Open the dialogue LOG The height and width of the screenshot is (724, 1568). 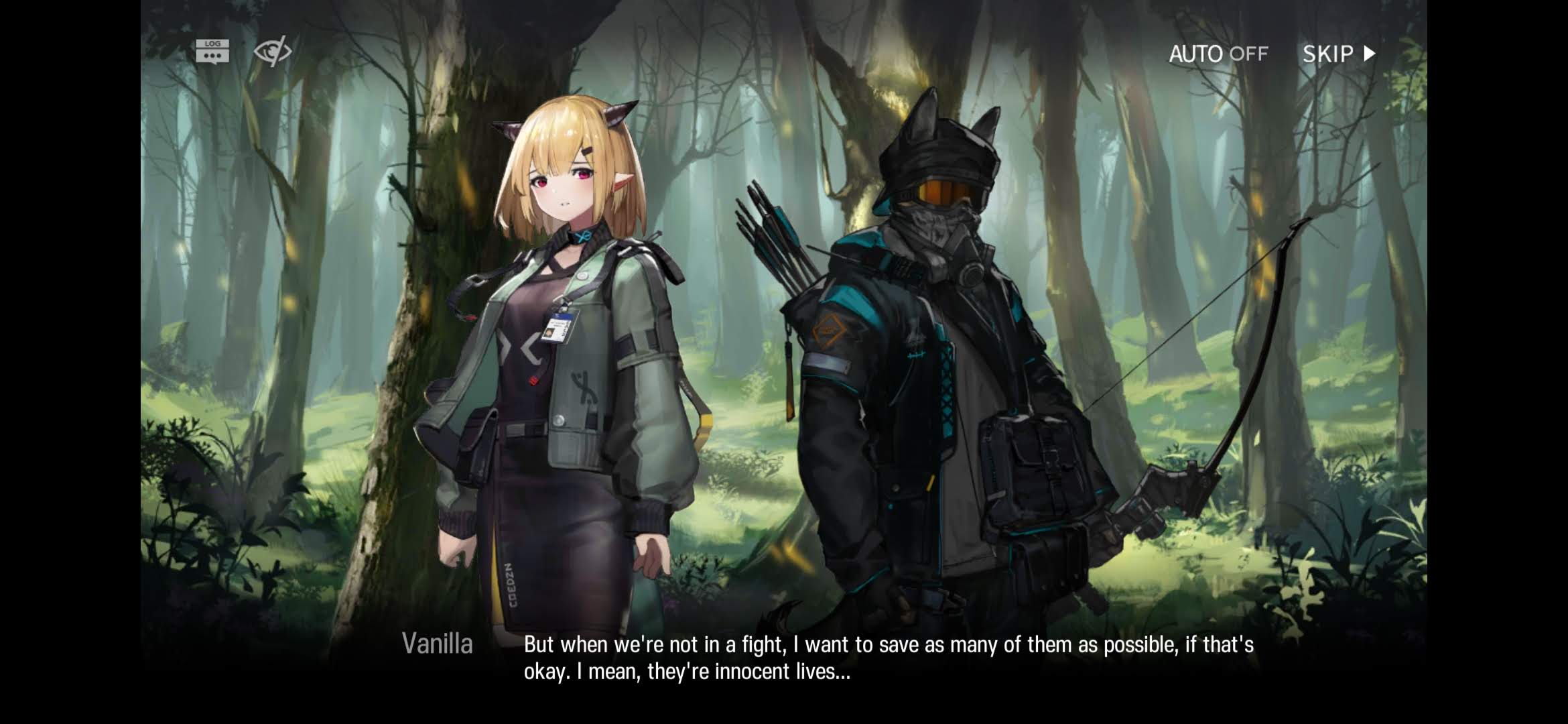tap(212, 51)
